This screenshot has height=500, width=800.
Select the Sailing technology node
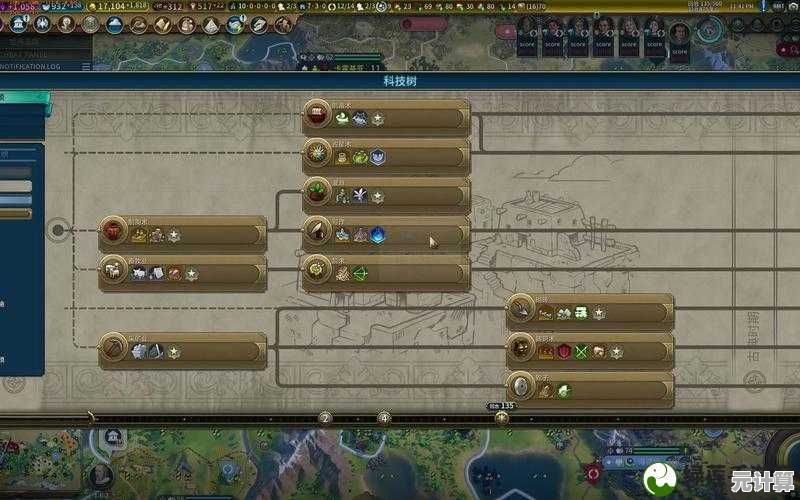click(x=386, y=117)
